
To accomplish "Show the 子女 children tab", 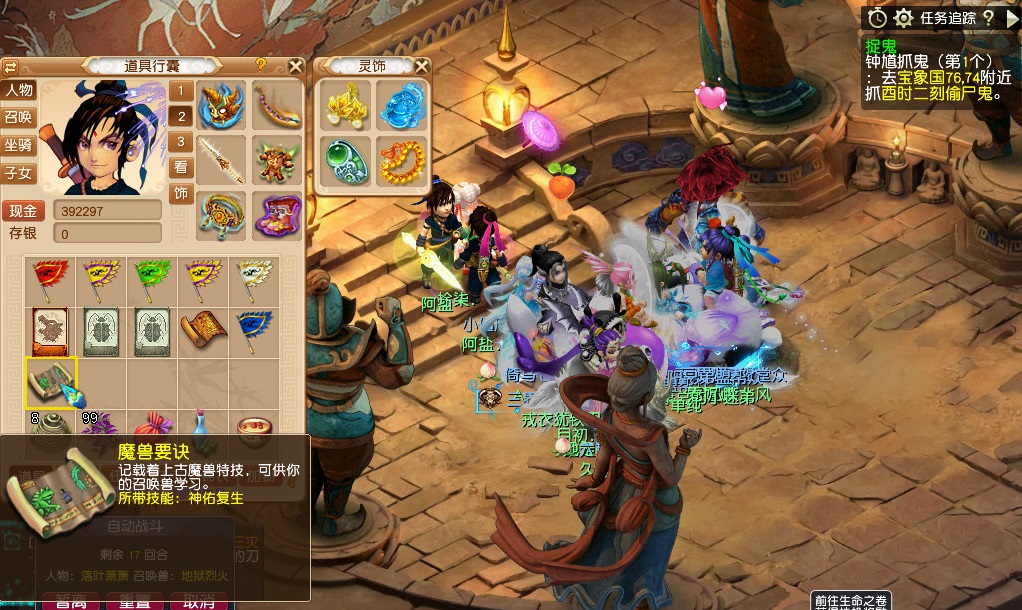I will click(19, 173).
